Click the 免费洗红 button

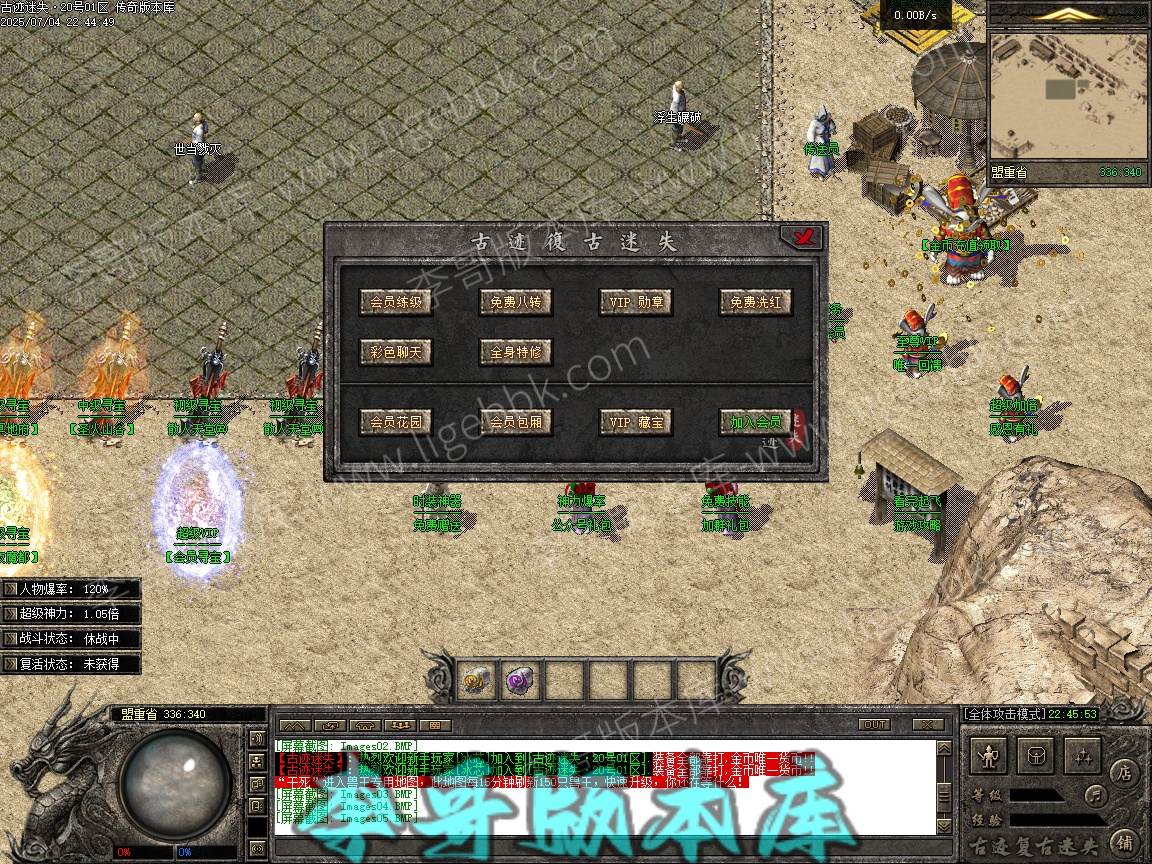755,302
